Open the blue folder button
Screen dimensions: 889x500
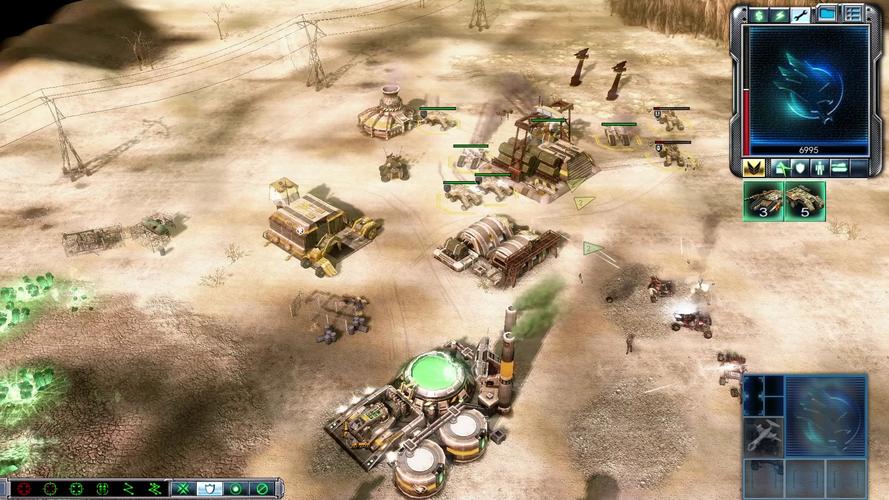click(828, 14)
